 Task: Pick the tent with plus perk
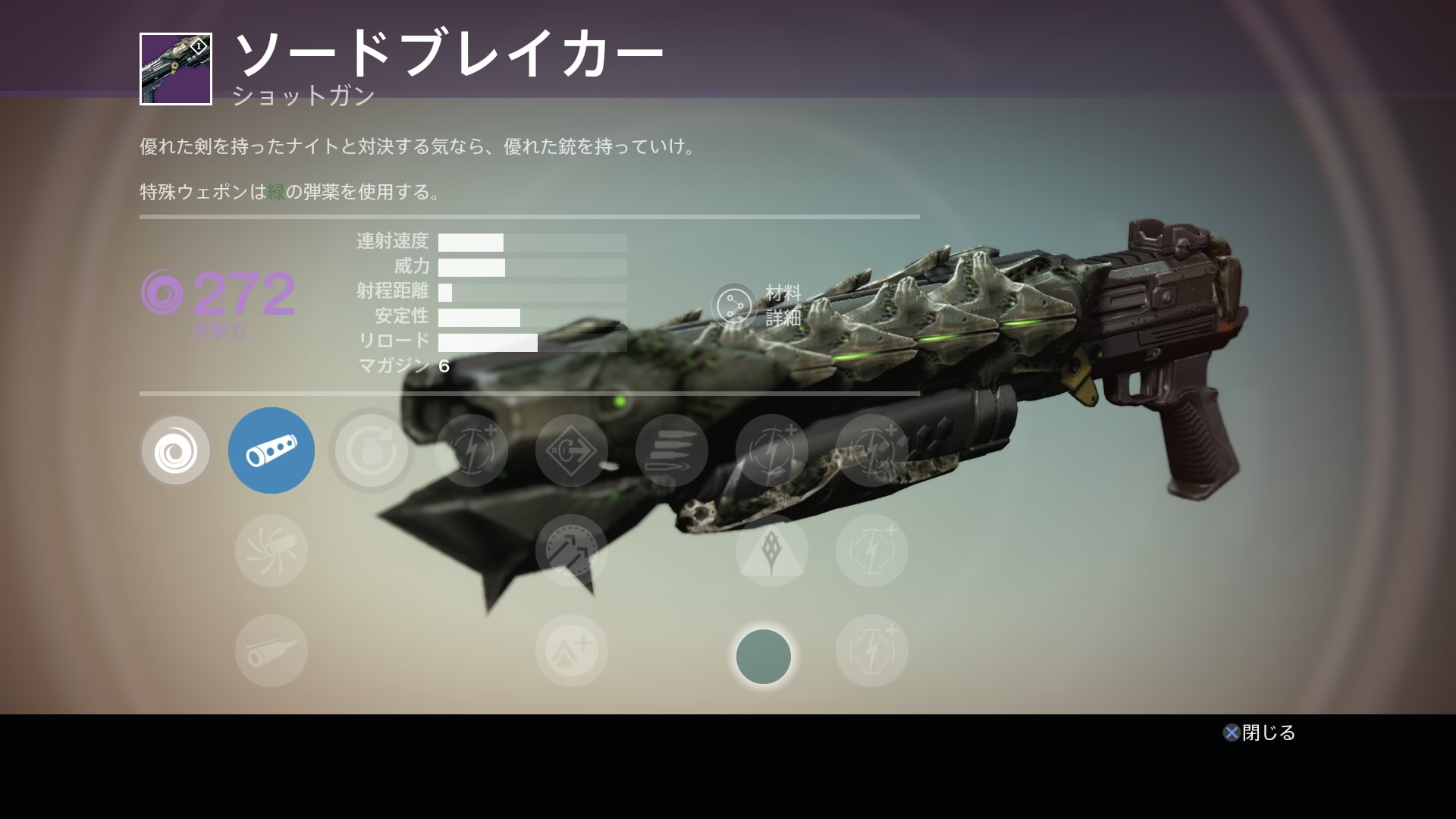pyautogui.click(x=571, y=651)
